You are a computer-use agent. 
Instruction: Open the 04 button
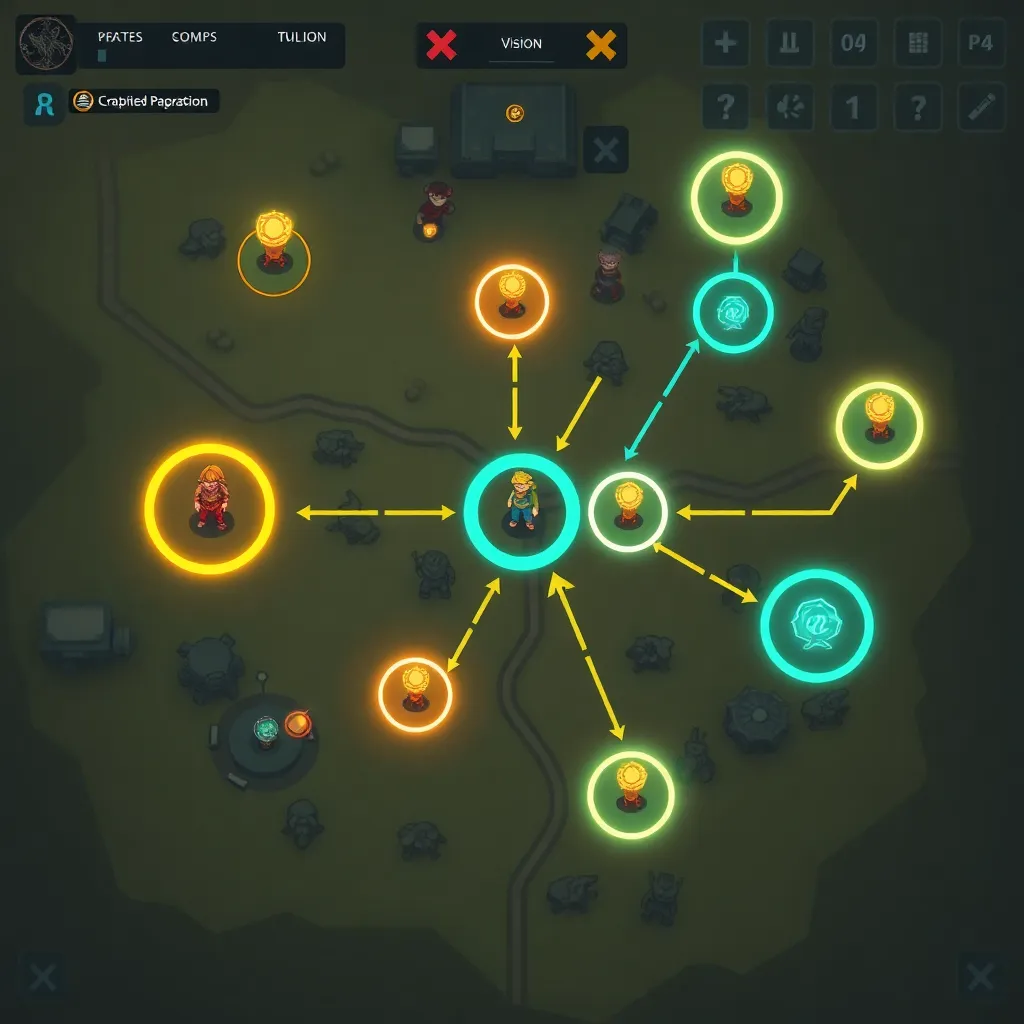pyautogui.click(x=853, y=44)
